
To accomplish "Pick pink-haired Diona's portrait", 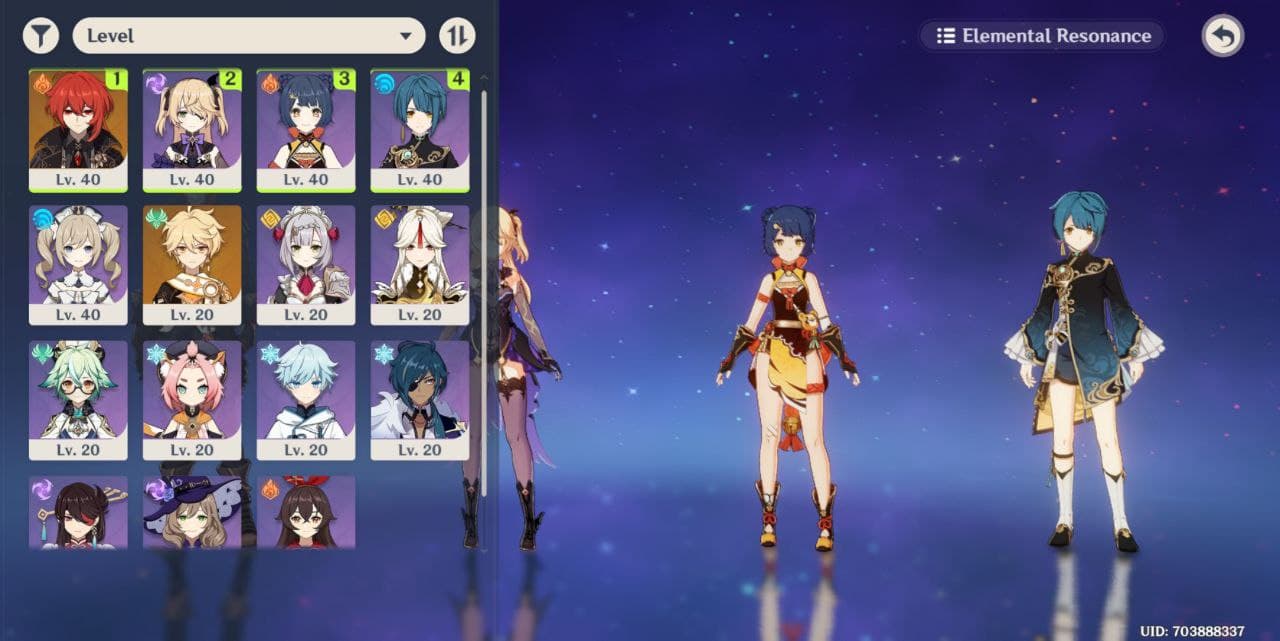I will [x=192, y=400].
